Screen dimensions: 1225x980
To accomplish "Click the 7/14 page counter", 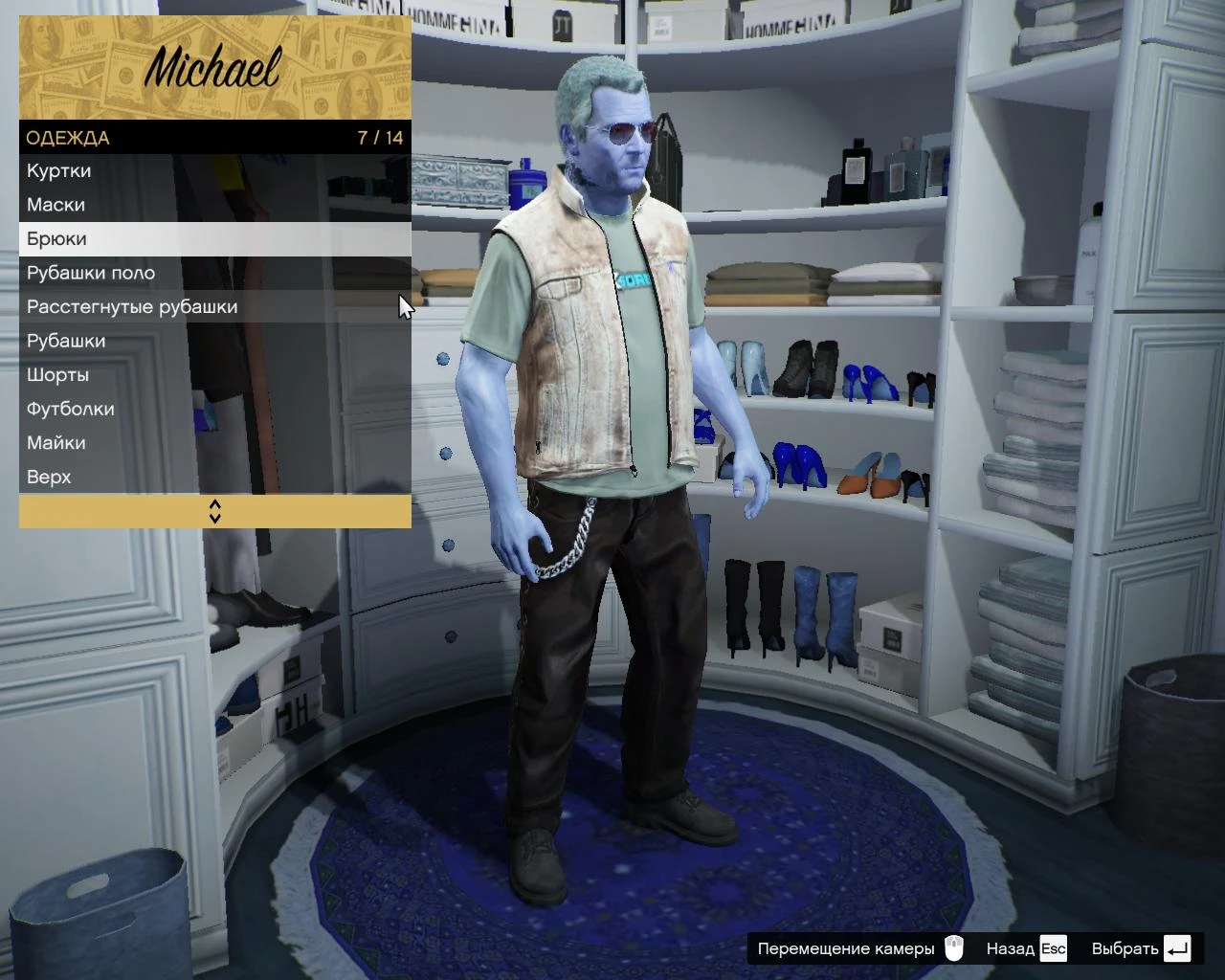I will click(x=379, y=138).
